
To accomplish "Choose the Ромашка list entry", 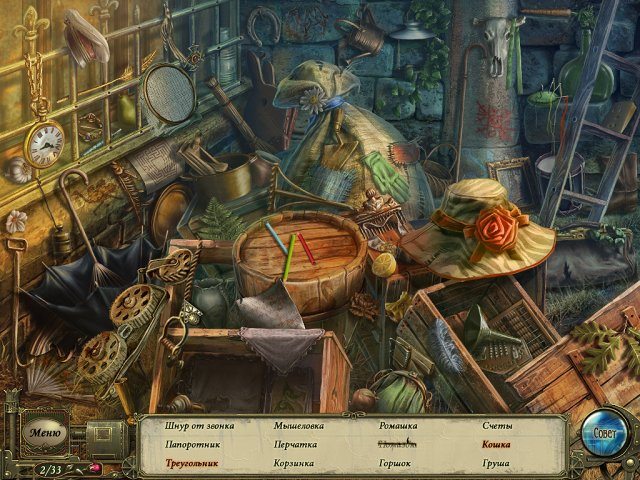I will (397, 426).
